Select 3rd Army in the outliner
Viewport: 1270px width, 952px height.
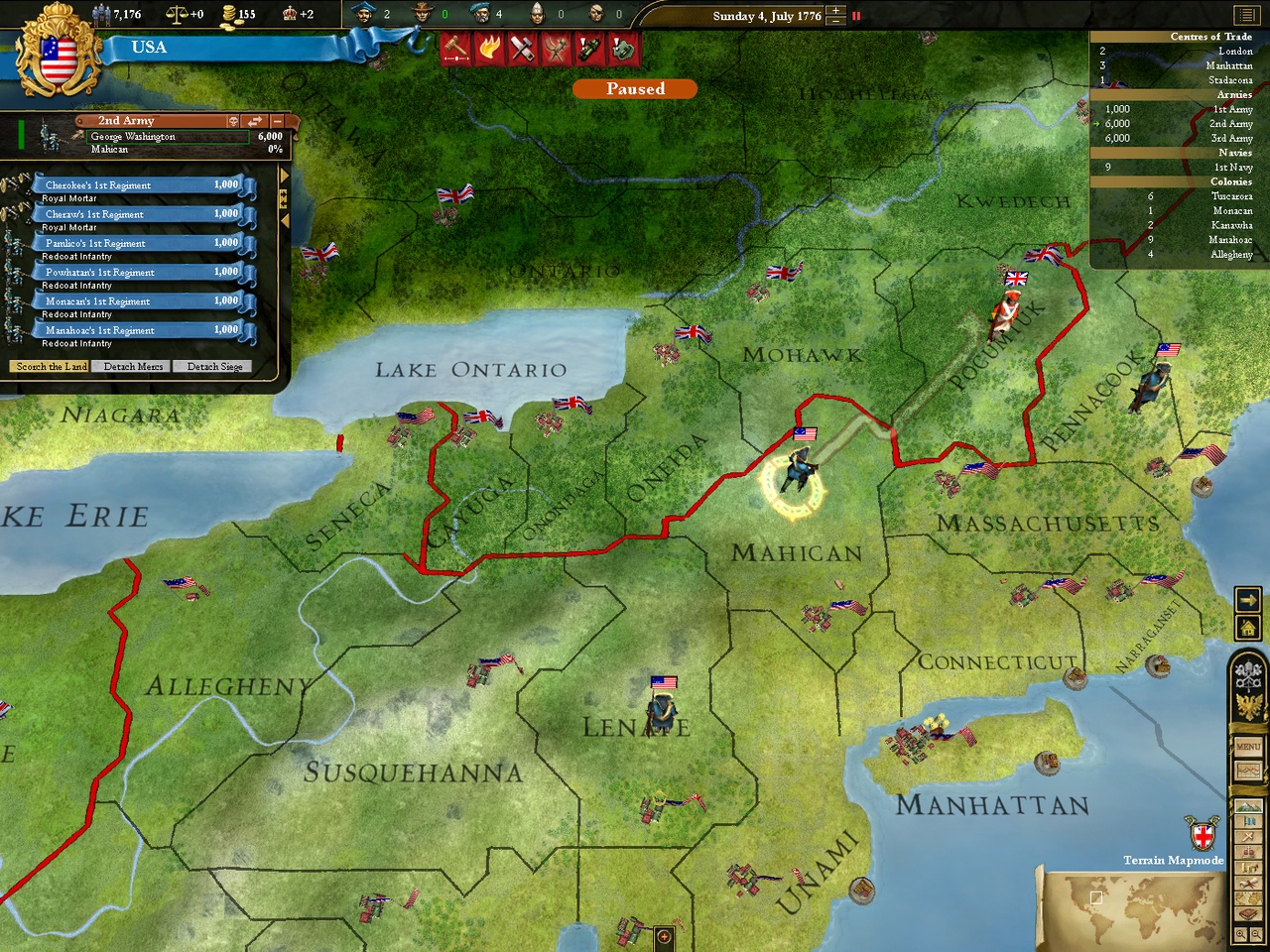click(x=1231, y=139)
